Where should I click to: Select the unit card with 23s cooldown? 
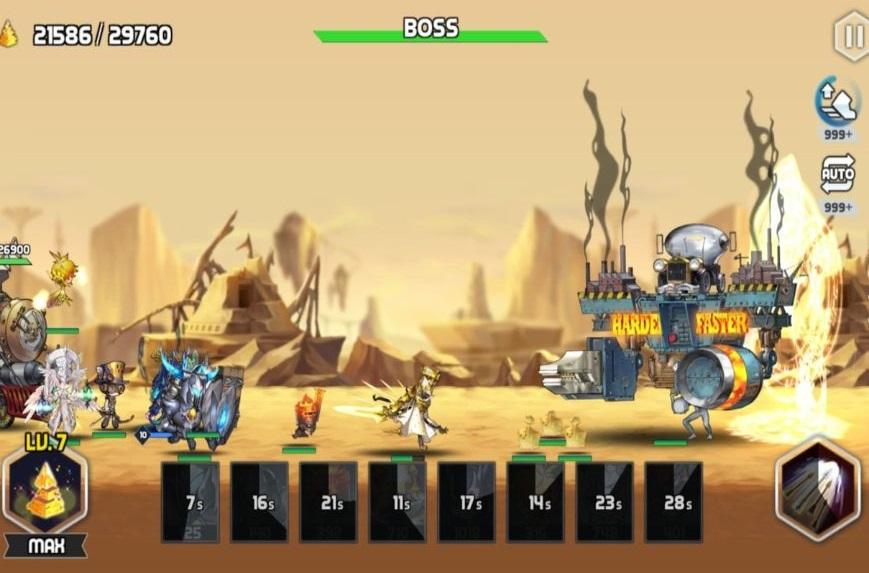[x=605, y=502]
